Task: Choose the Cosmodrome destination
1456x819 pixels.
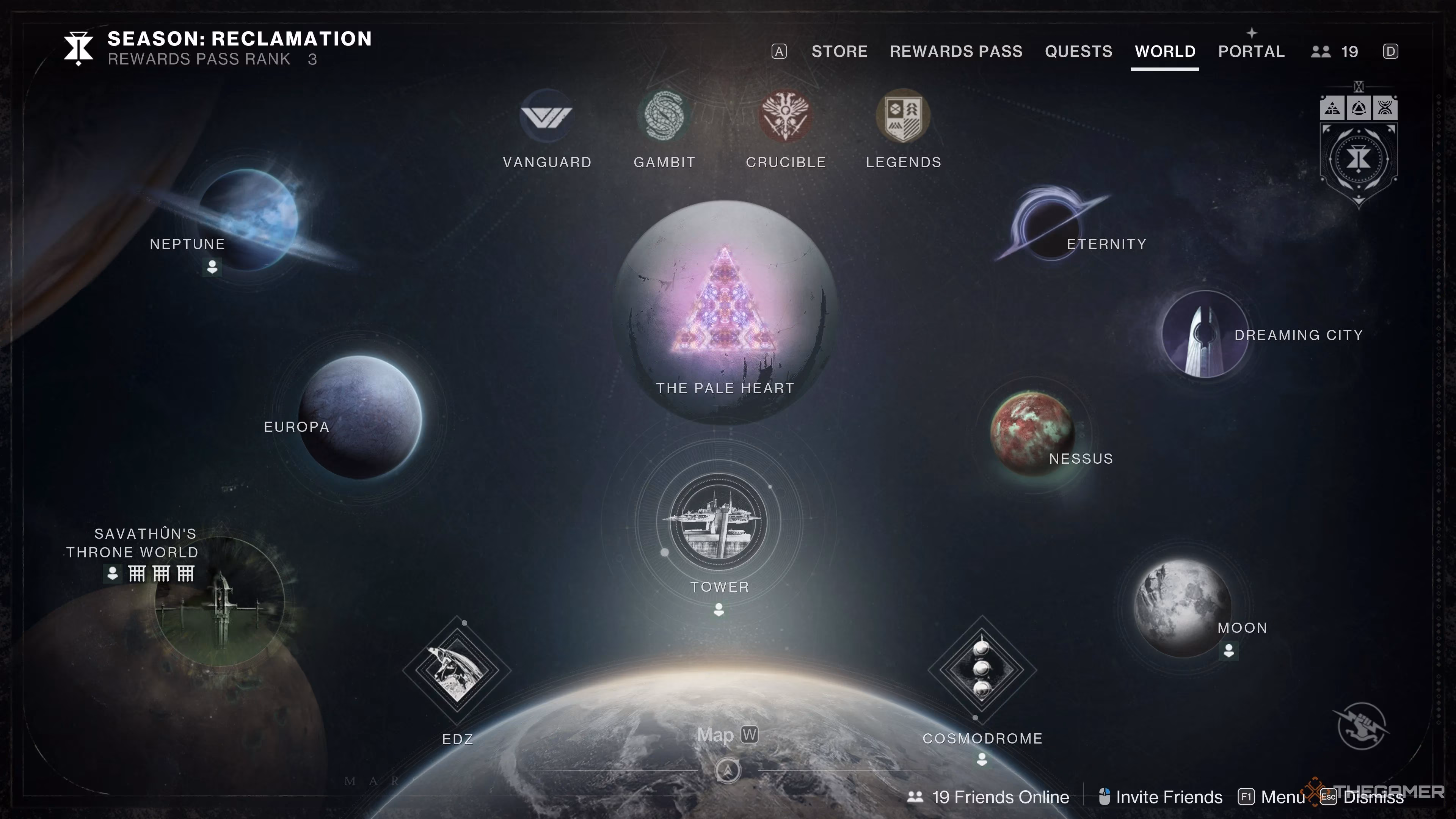Action: 982,669
